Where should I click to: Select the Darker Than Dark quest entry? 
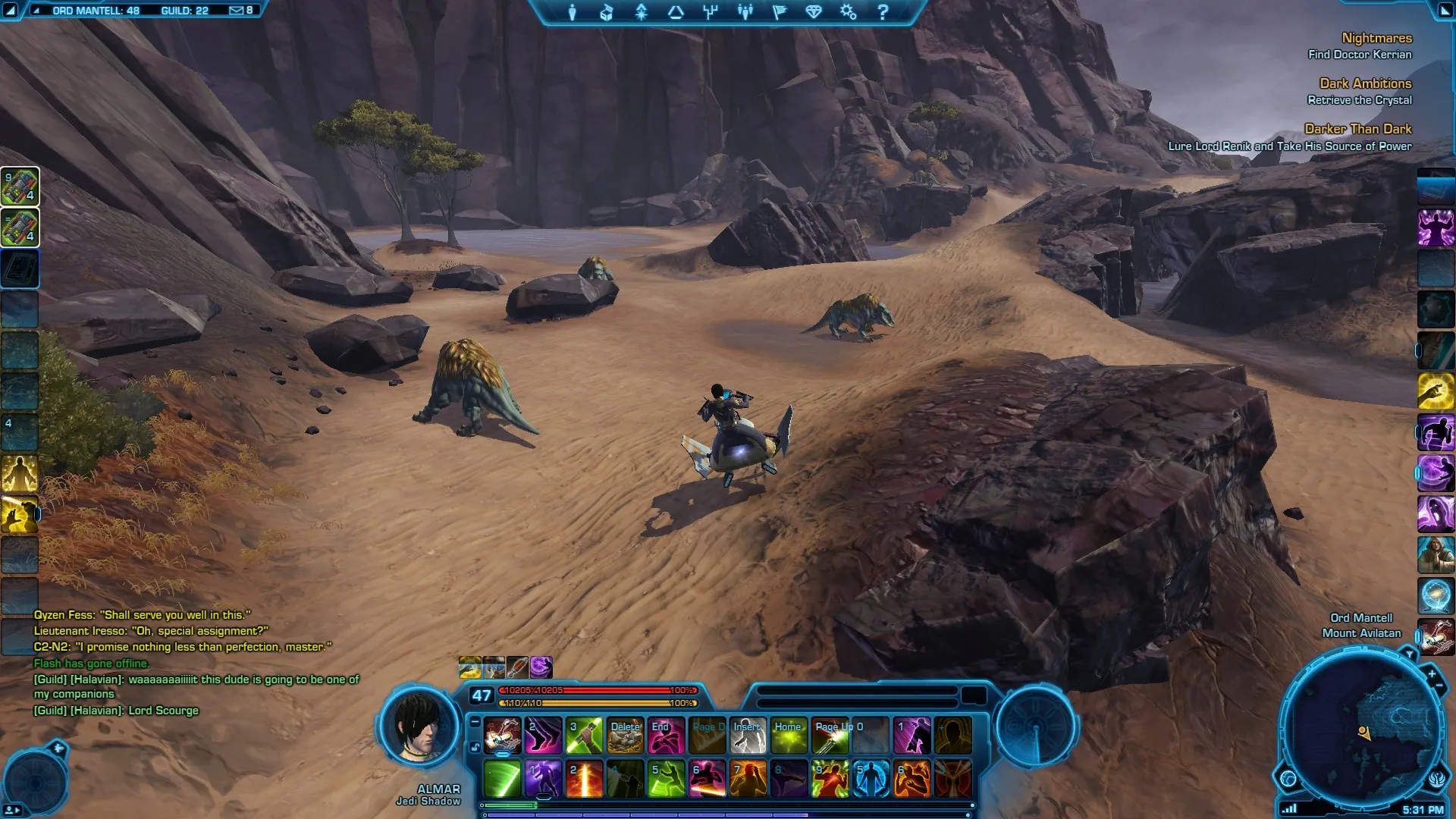click(x=1357, y=129)
